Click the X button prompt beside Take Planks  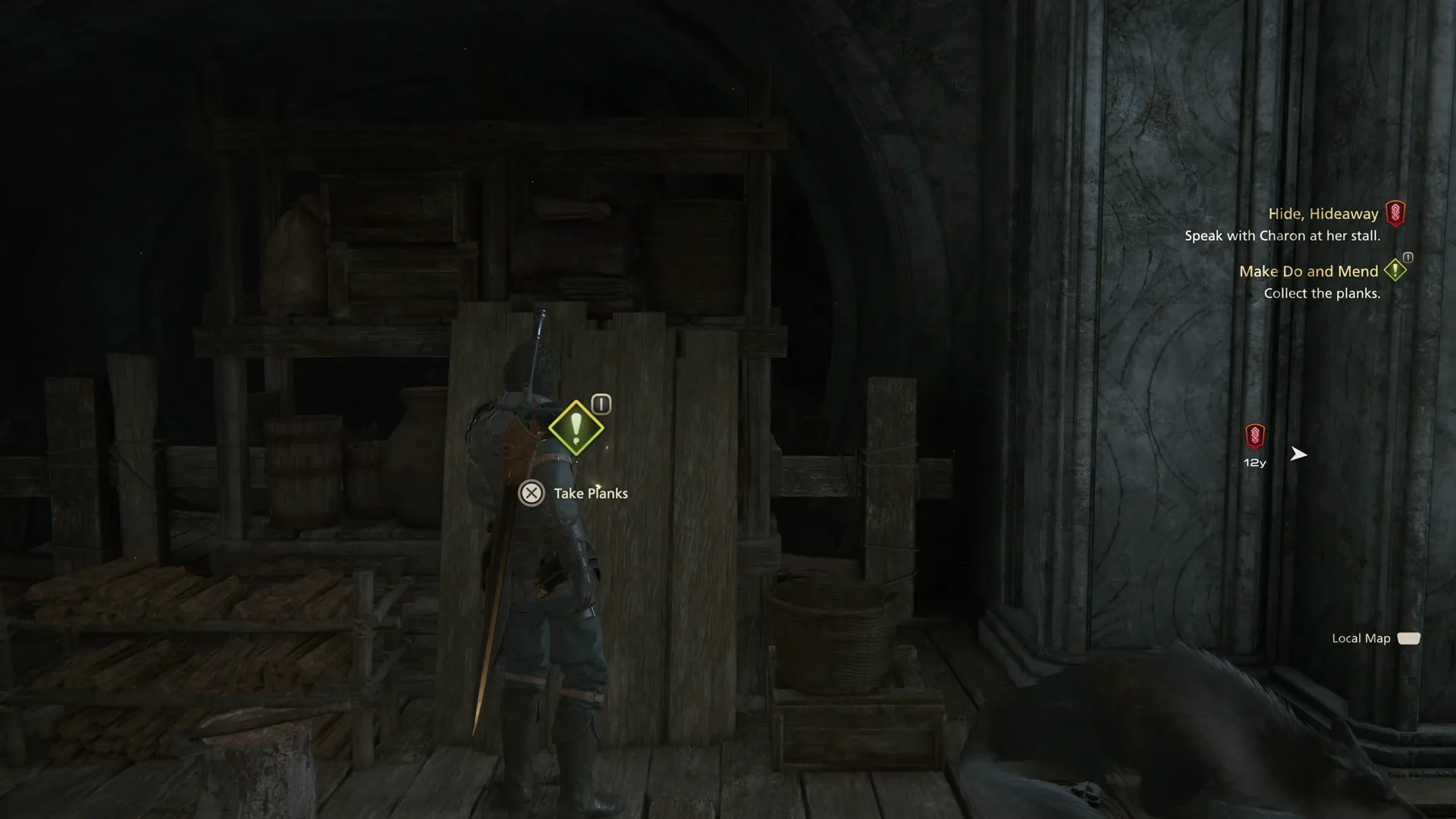531,493
